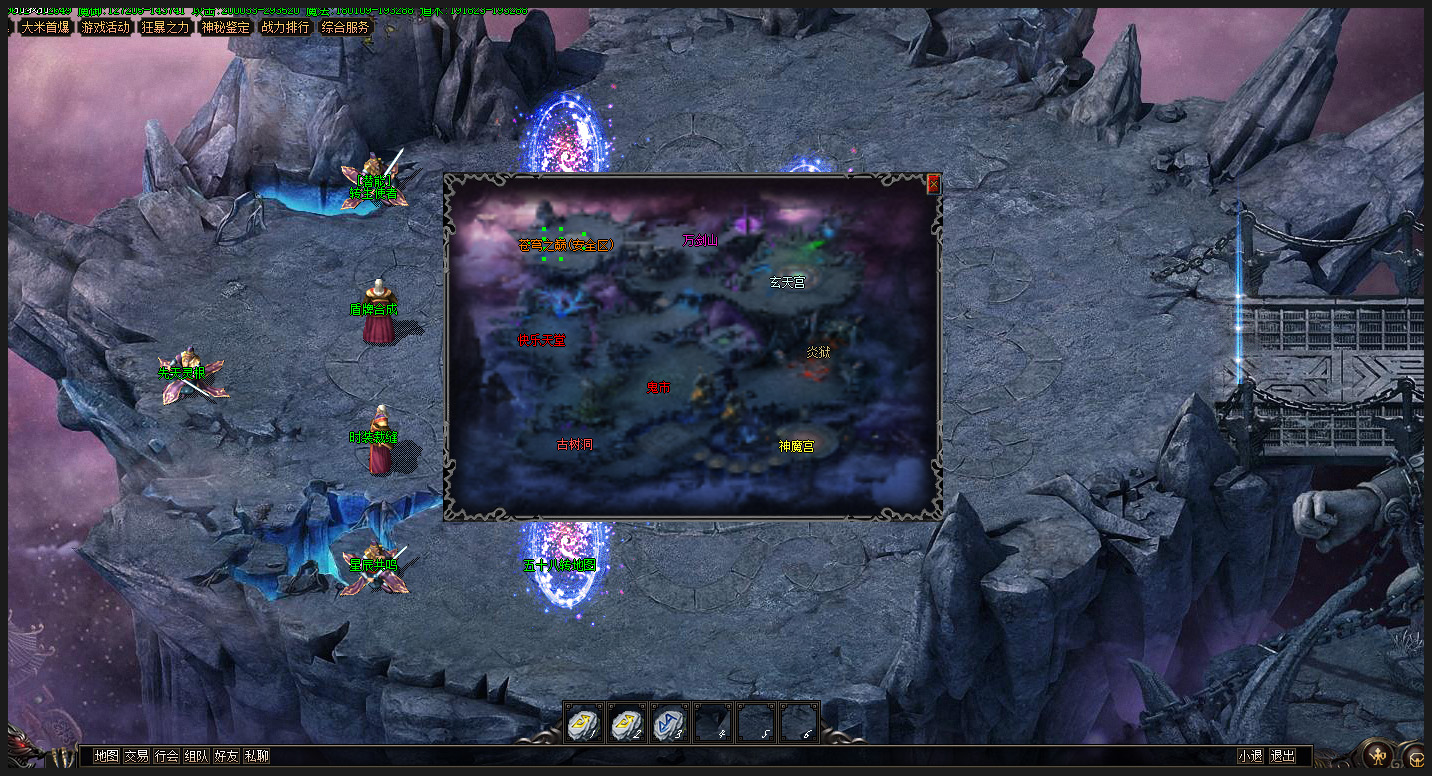Select 玄天宫 on the world map
1432x776 pixels.
click(x=787, y=283)
